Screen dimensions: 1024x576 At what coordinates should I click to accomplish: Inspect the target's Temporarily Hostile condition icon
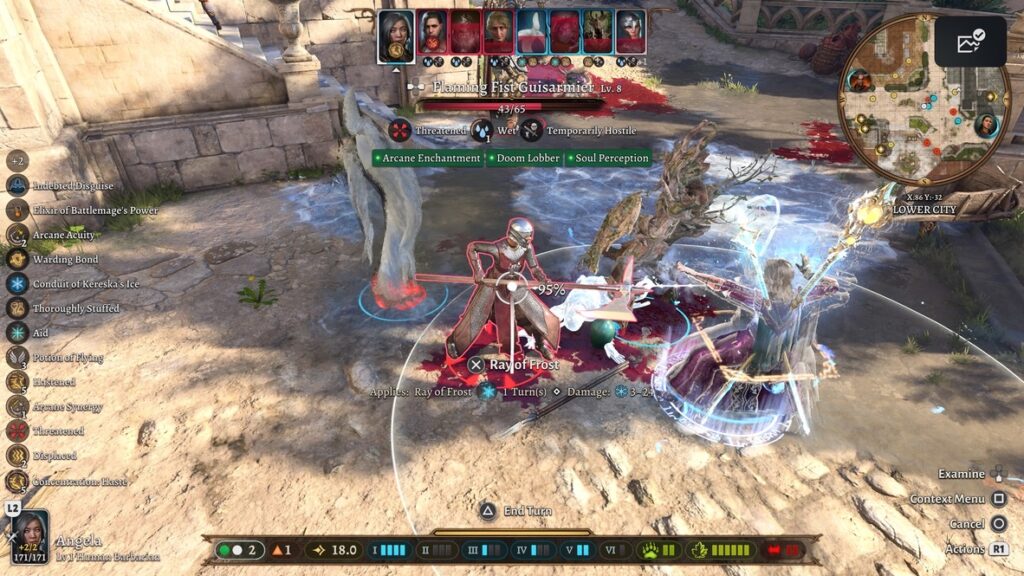point(532,130)
